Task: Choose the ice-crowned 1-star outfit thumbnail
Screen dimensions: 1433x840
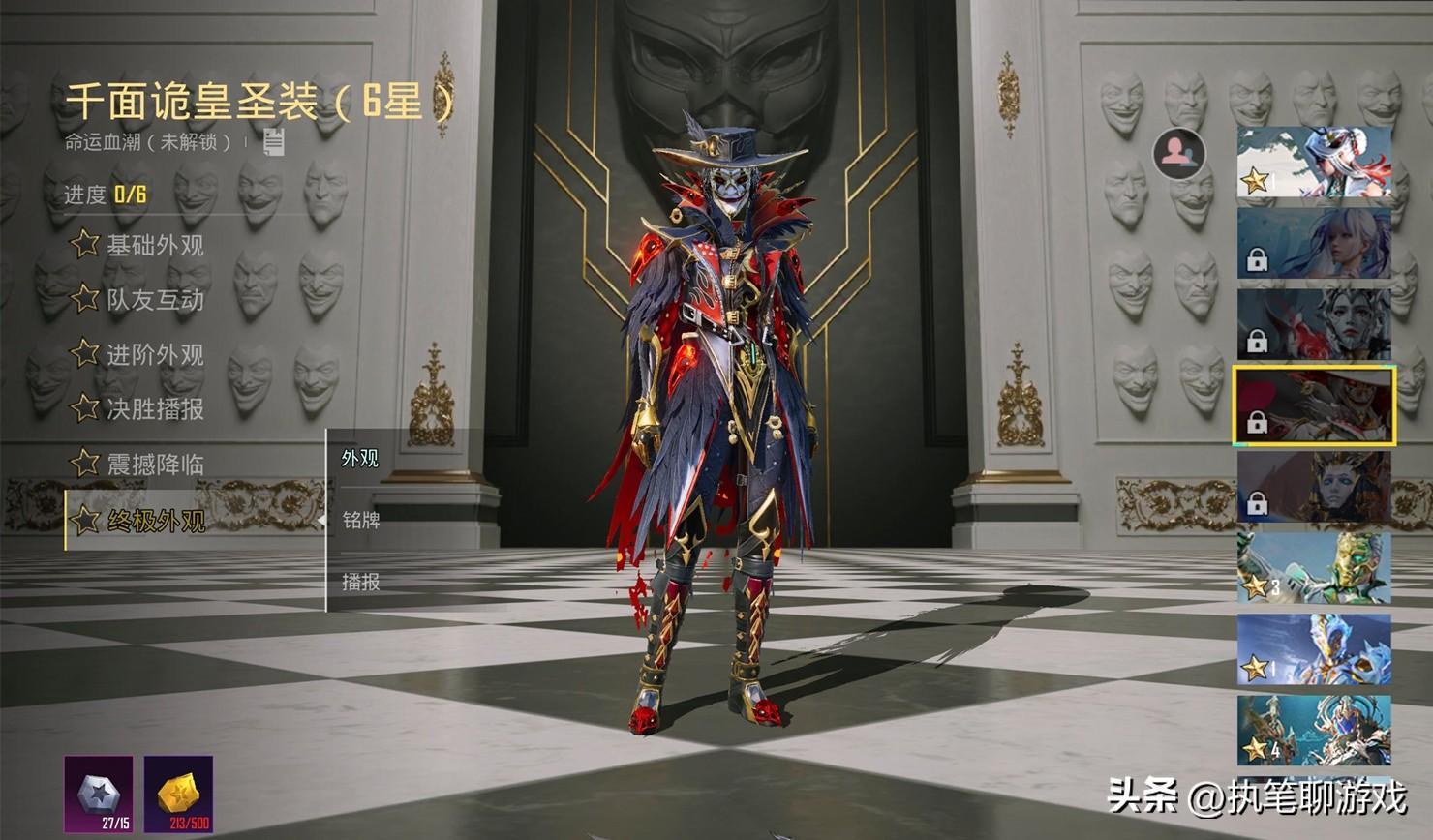Action: [x=1314, y=649]
